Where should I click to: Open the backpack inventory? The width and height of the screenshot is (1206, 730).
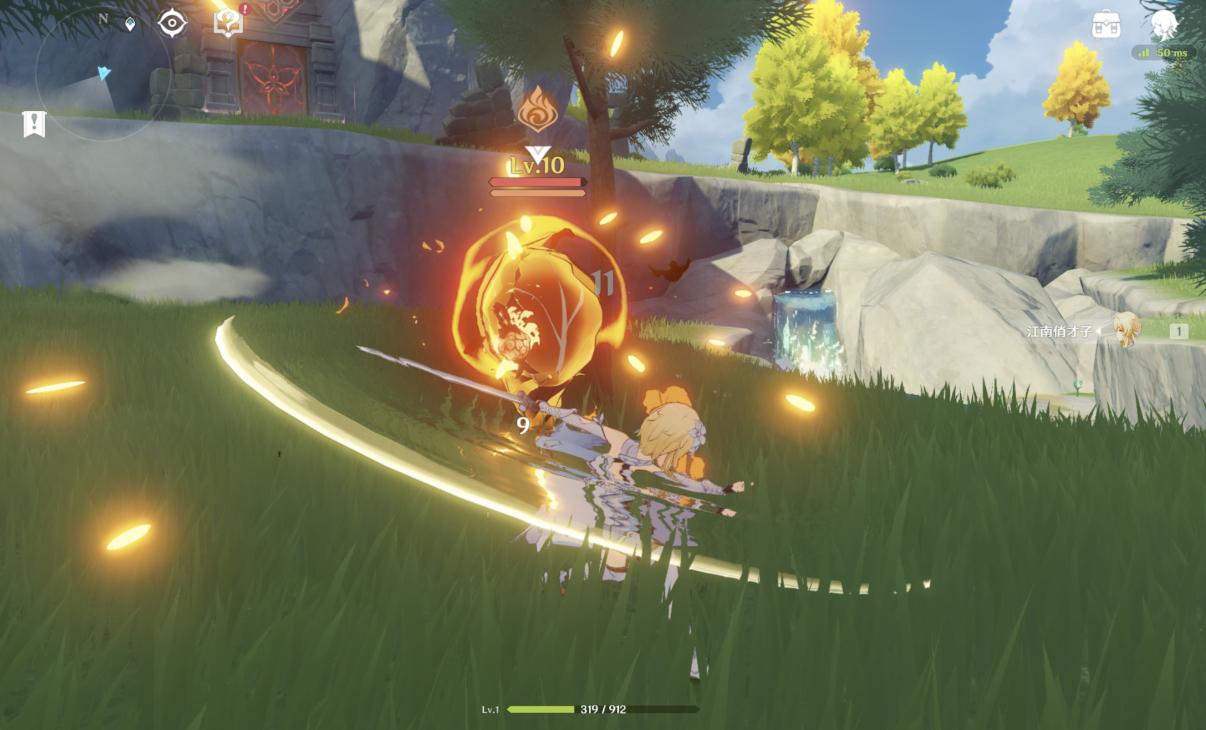[x=1106, y=24]
